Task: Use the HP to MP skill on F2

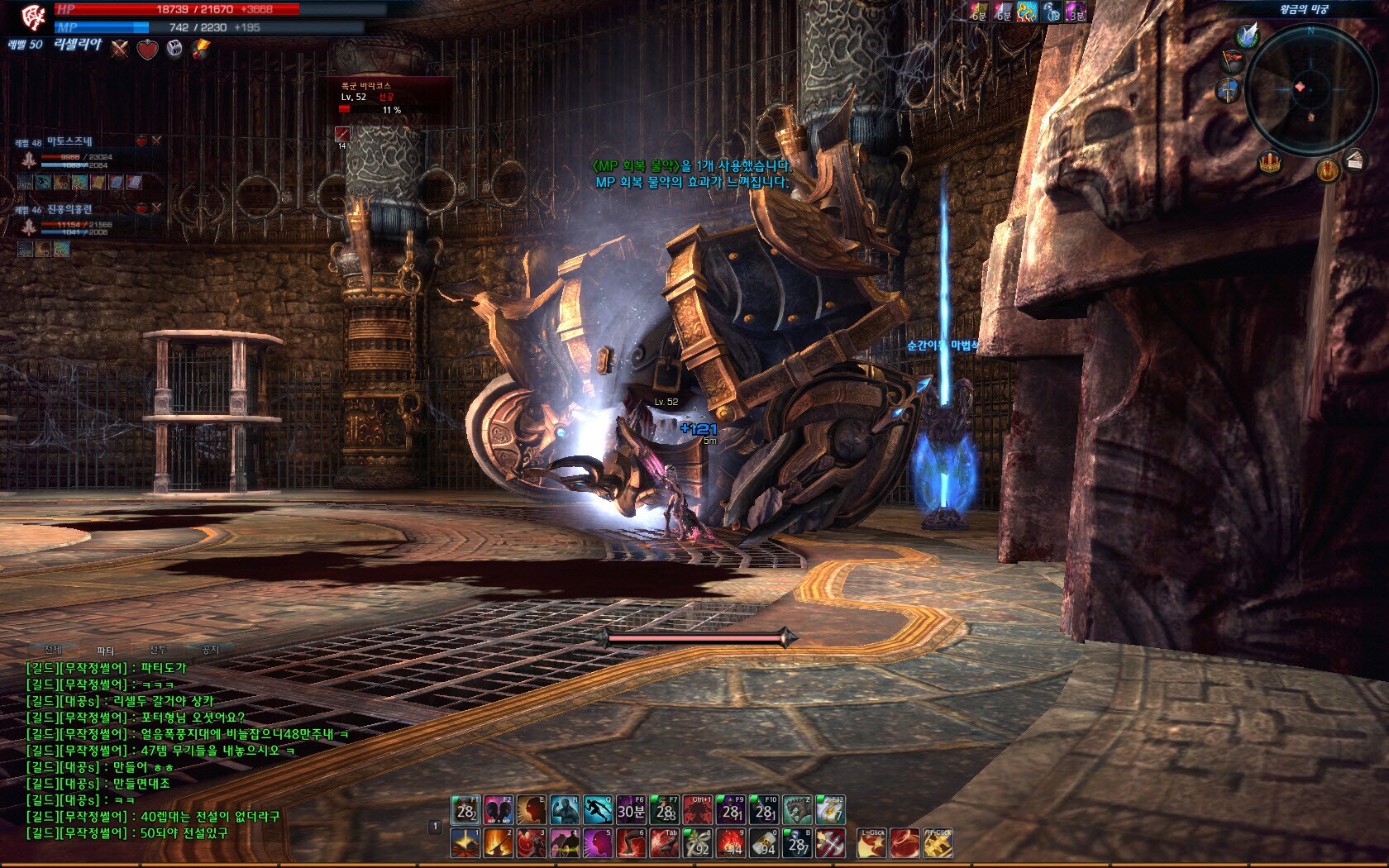Action: [498, 810]
